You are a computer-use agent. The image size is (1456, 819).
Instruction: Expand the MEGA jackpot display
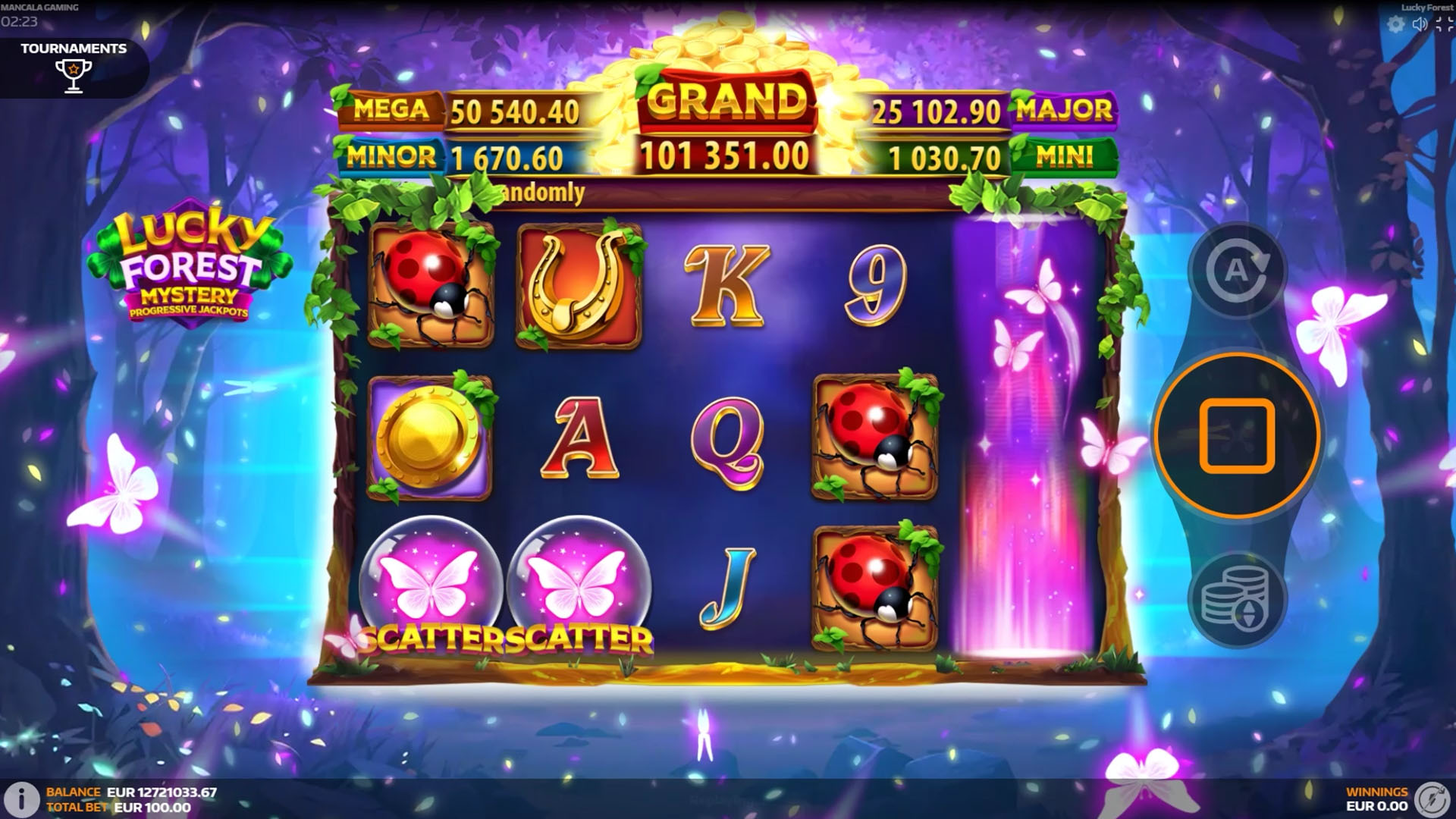point(391,110)
